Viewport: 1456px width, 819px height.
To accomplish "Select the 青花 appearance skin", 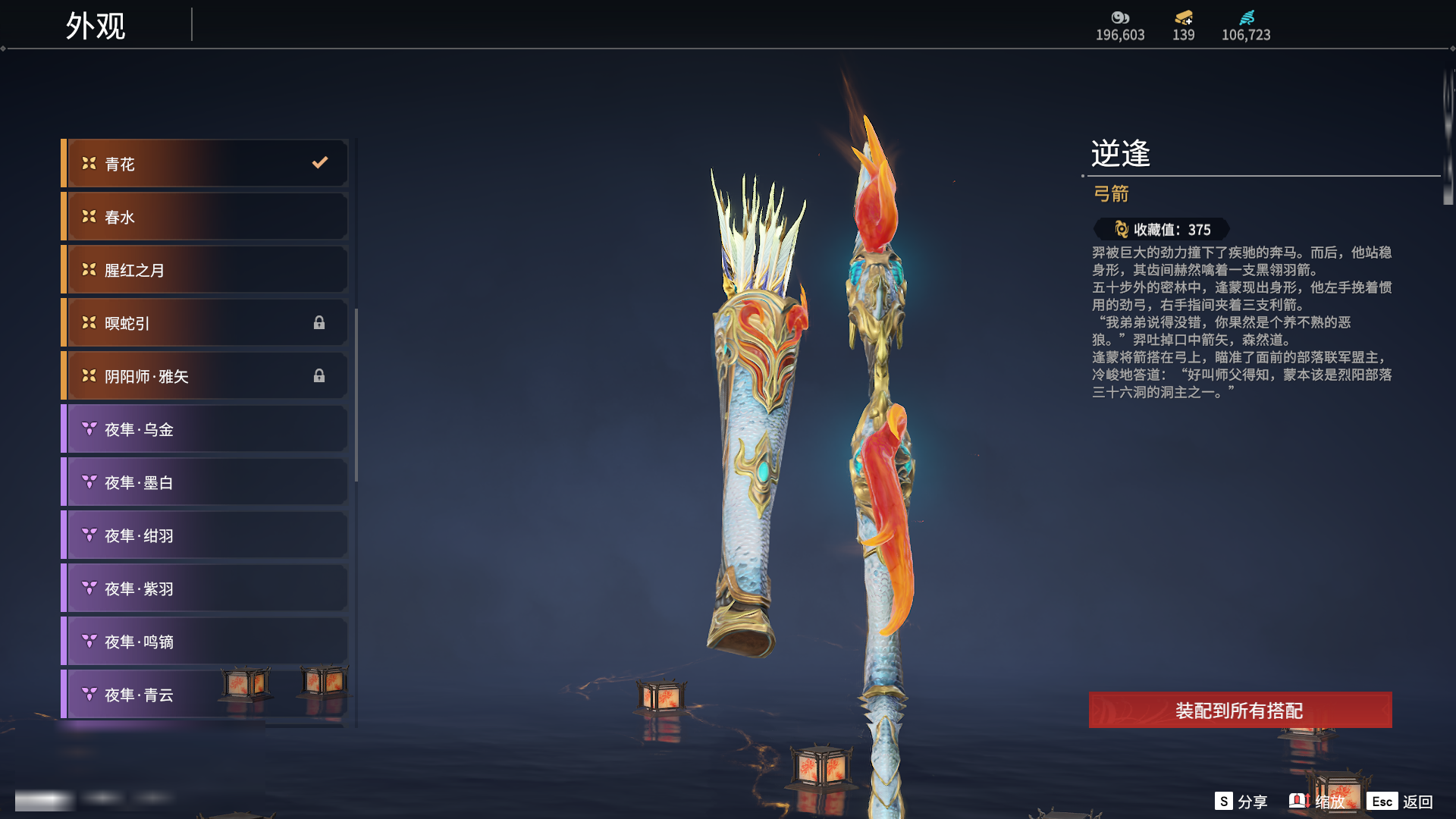I will (x=205, y=164).
